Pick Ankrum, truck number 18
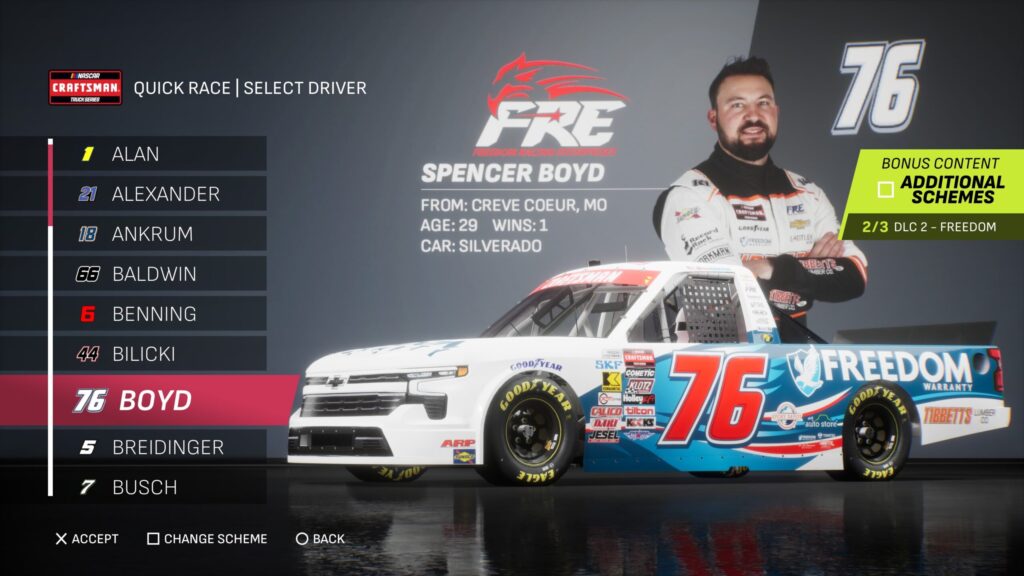Screen dimensions: 1024x576 point(160,234)
